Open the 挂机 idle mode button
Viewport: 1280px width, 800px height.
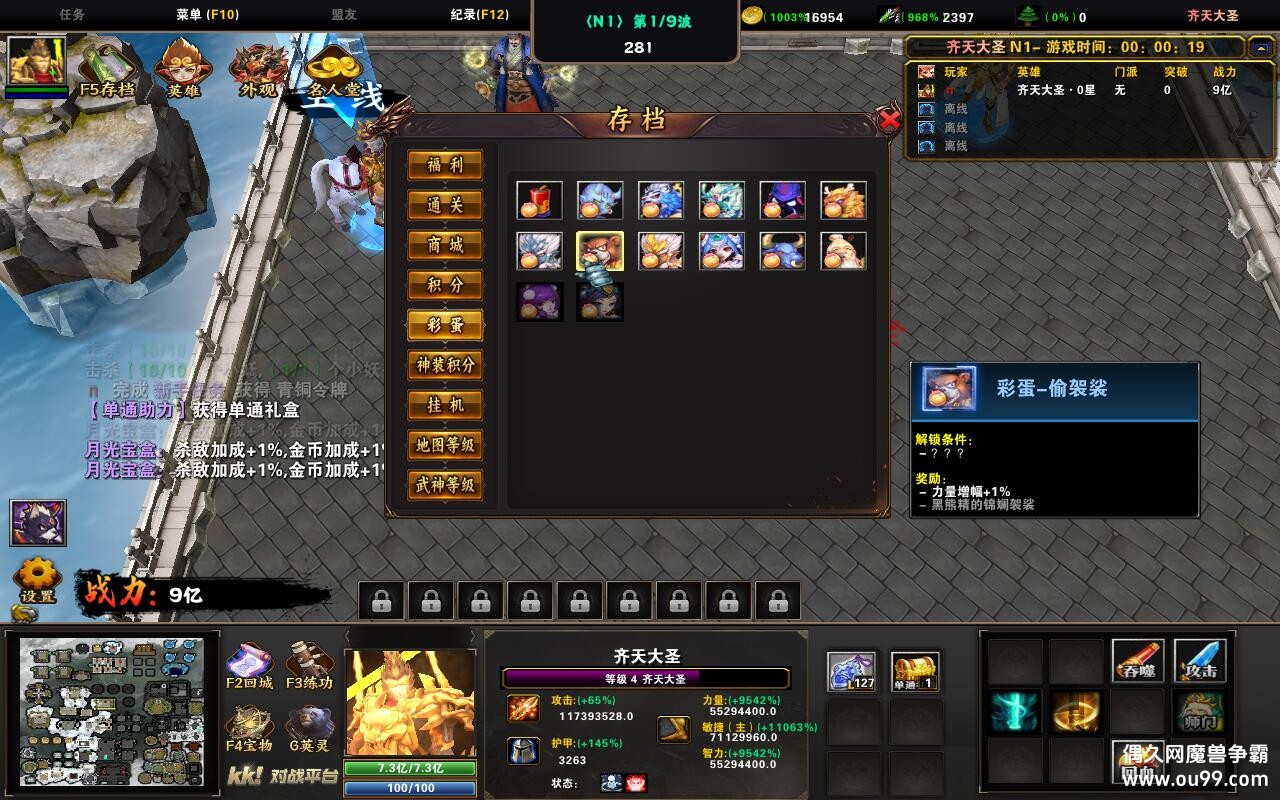tap(444, 406)
